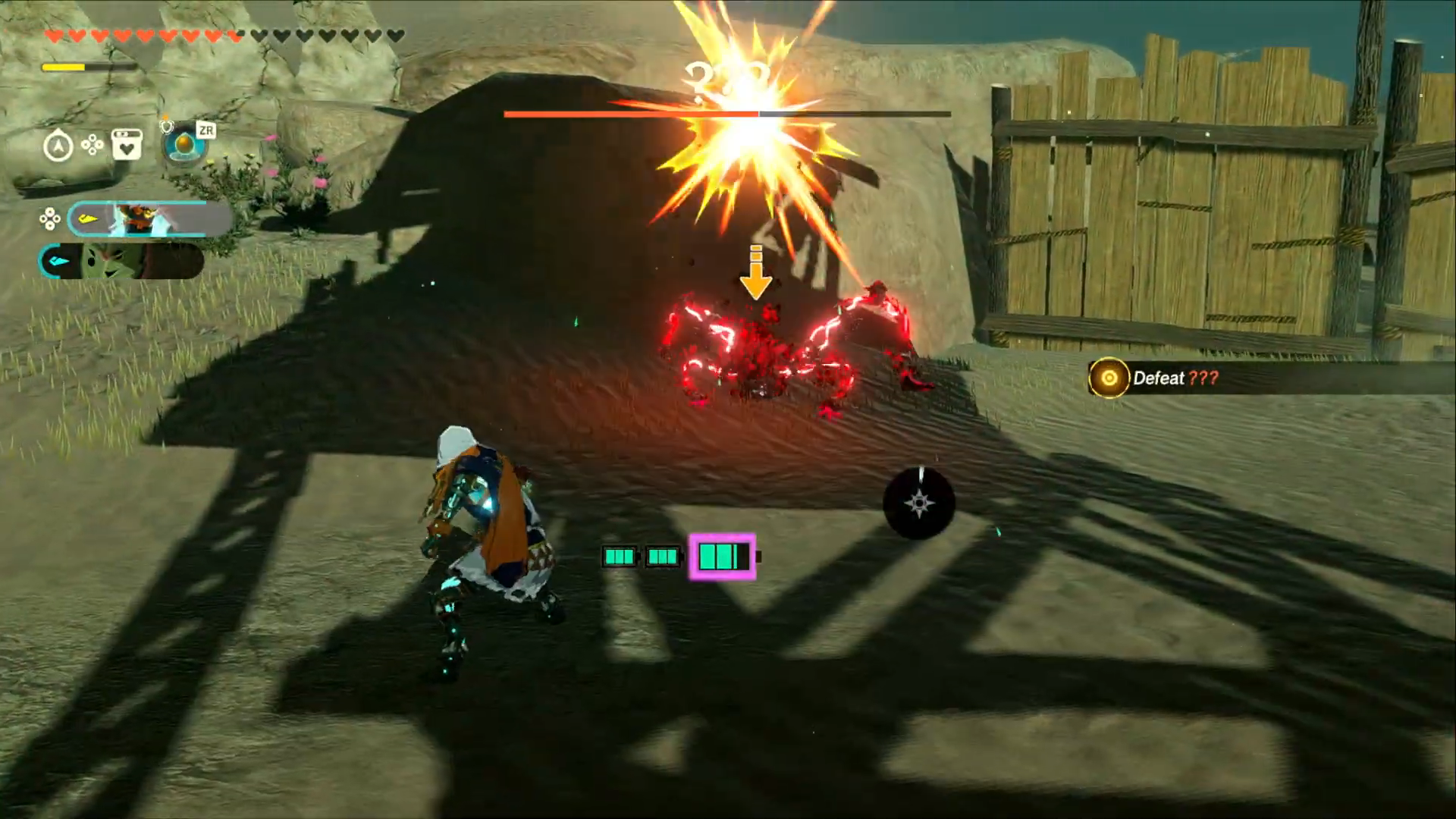Viewport: 1456px width, 819px height.
Task: Select the ZR button label
Action: coord(206,130)
